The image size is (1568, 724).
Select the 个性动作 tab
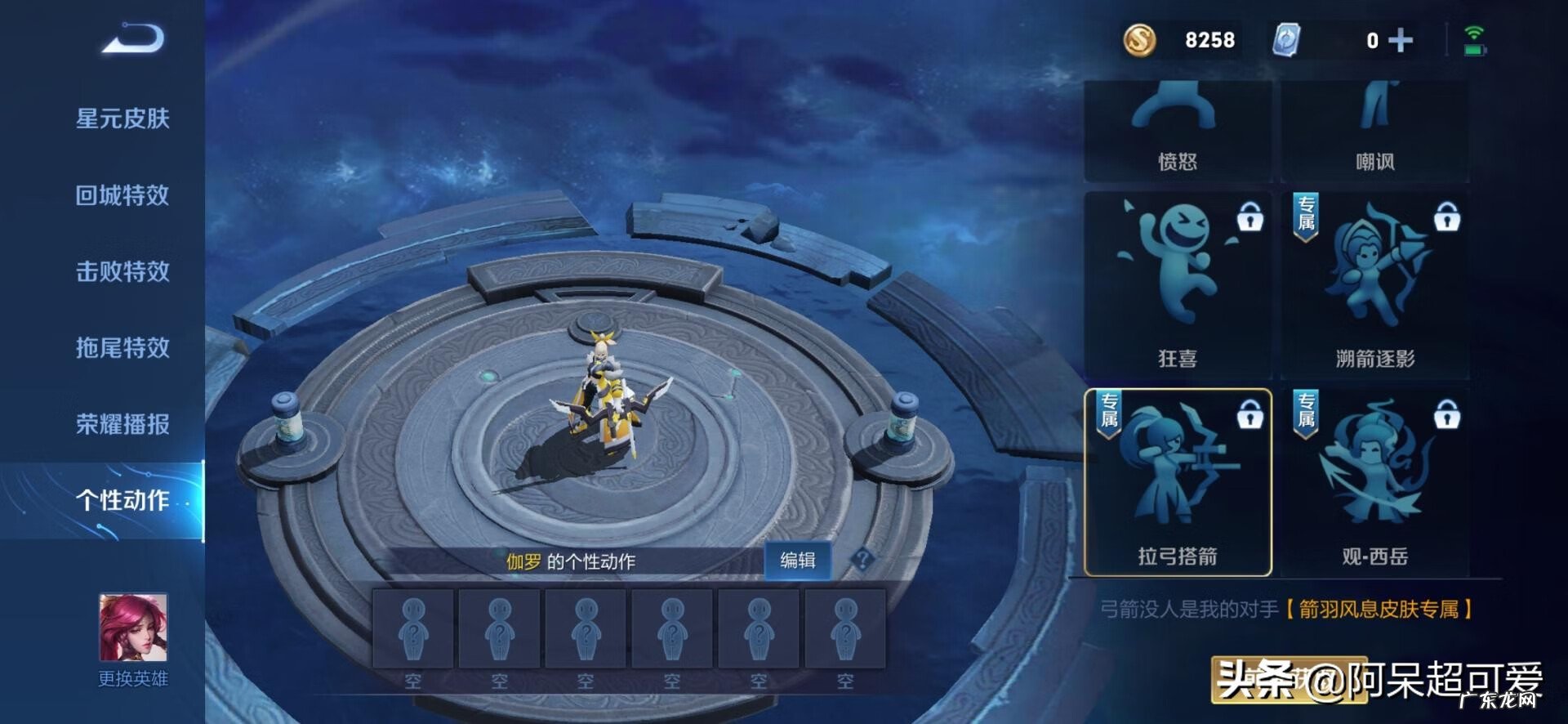(x=122, y=500)
